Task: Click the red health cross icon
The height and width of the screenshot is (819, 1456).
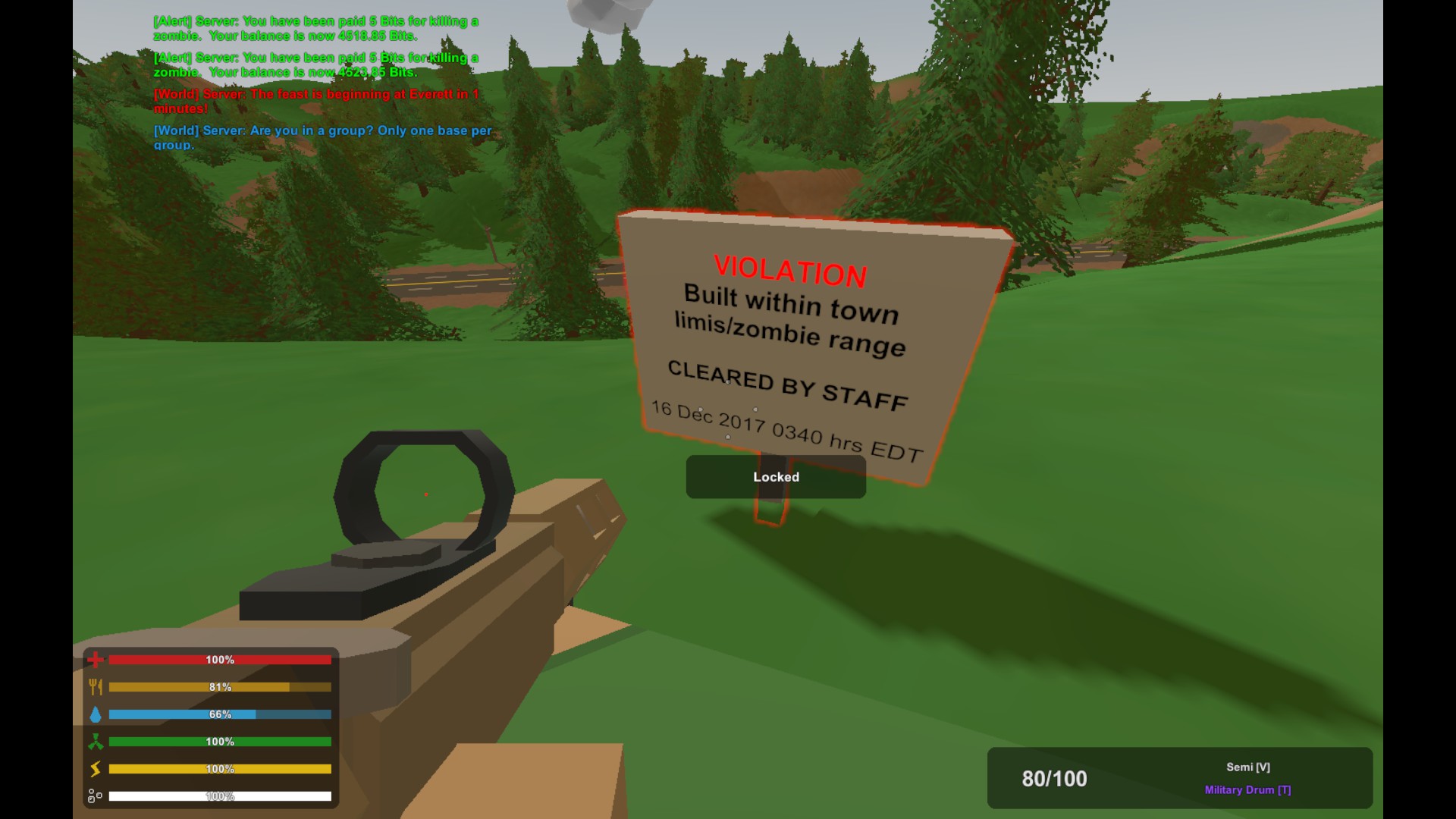Action: click(96, 660)
